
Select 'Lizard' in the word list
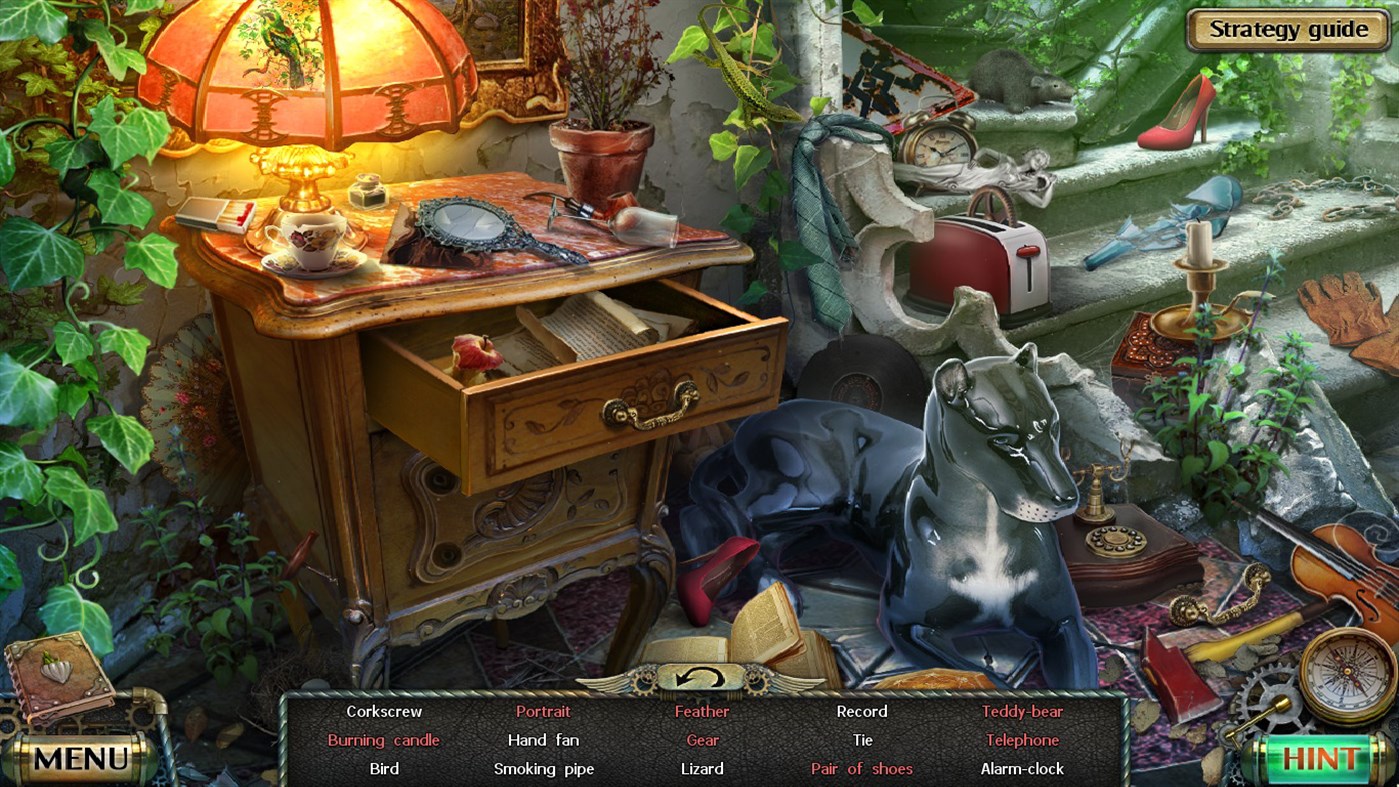702,769
